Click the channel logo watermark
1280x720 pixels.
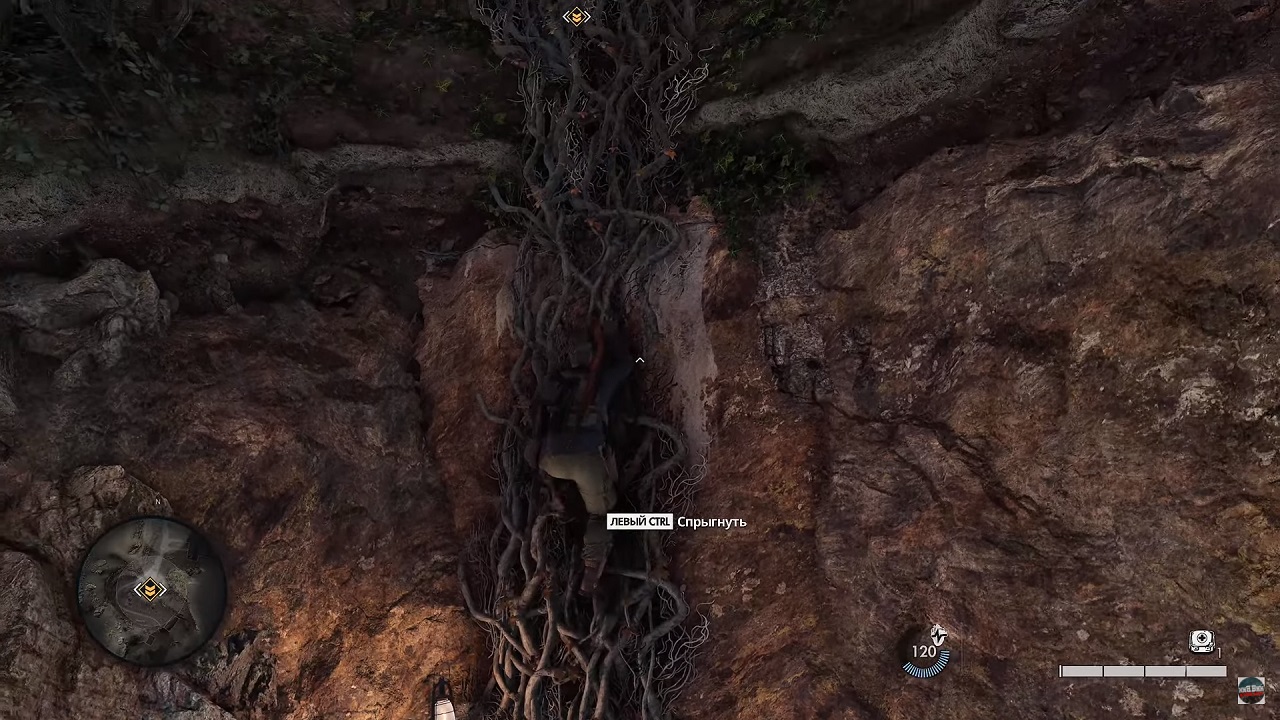pyautogui.click(x=1250, y=690)
